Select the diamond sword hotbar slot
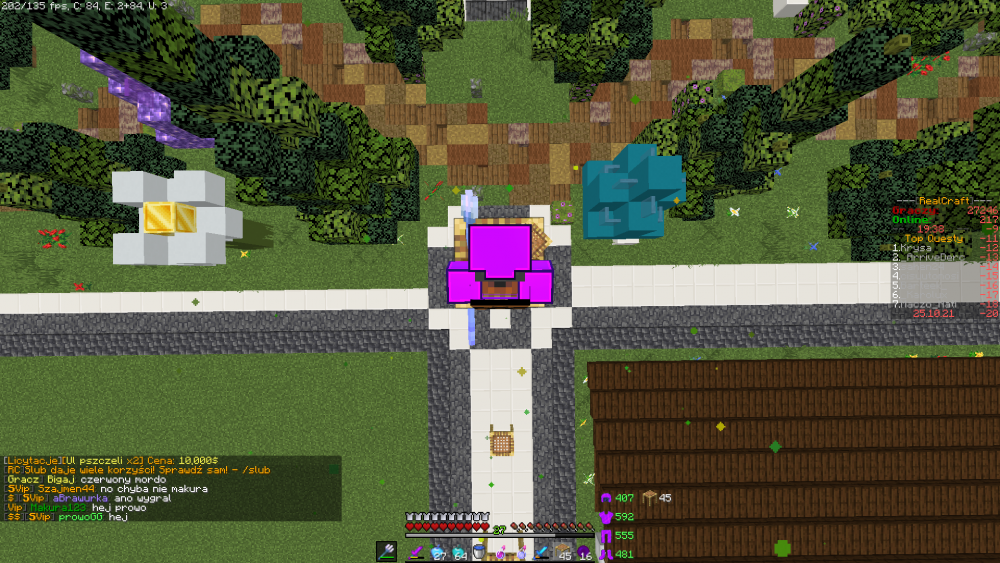The image size is (1000, 563). pos(542,551)
